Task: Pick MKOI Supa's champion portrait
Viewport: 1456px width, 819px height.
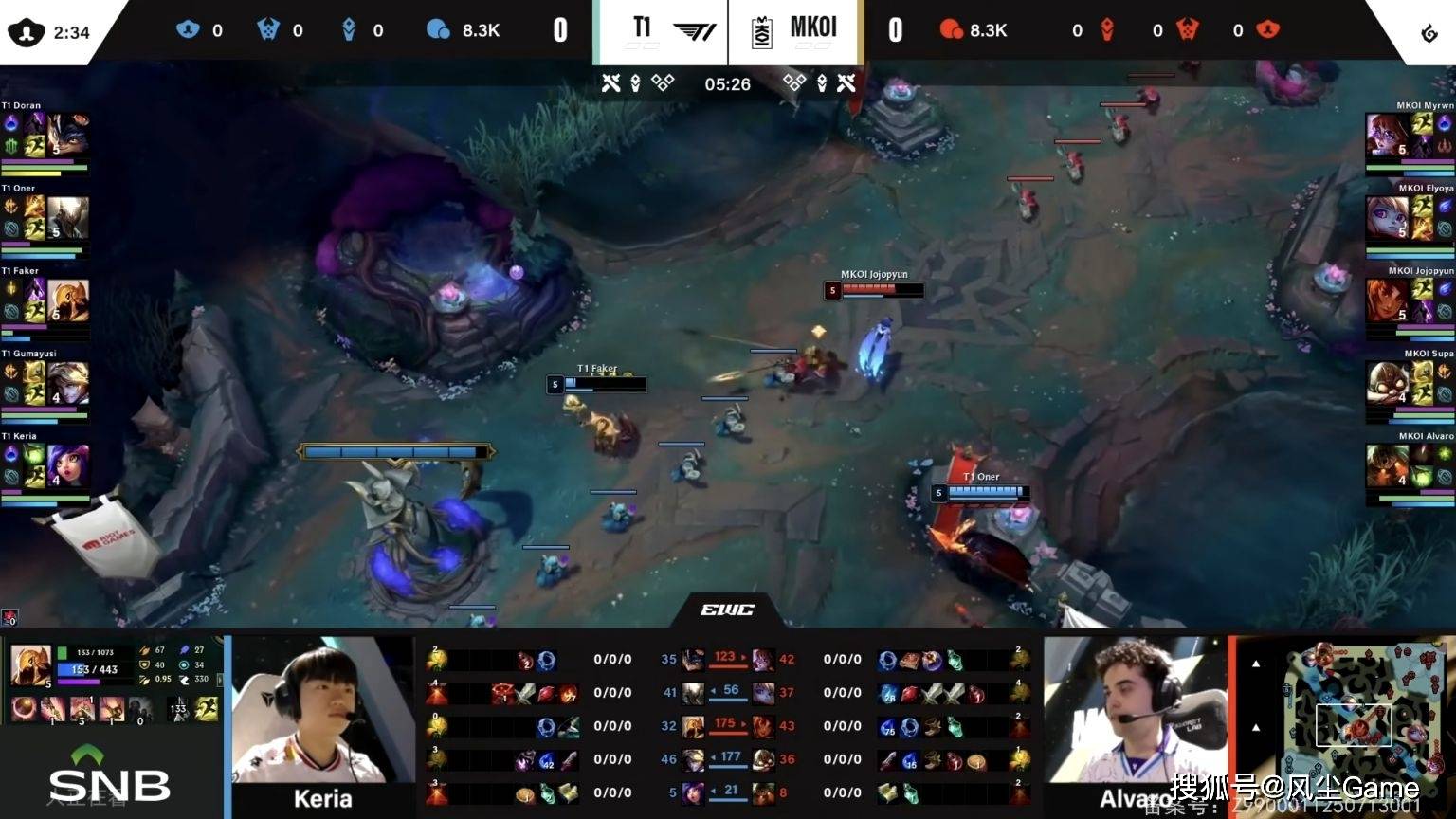Action: [1387, 383]
